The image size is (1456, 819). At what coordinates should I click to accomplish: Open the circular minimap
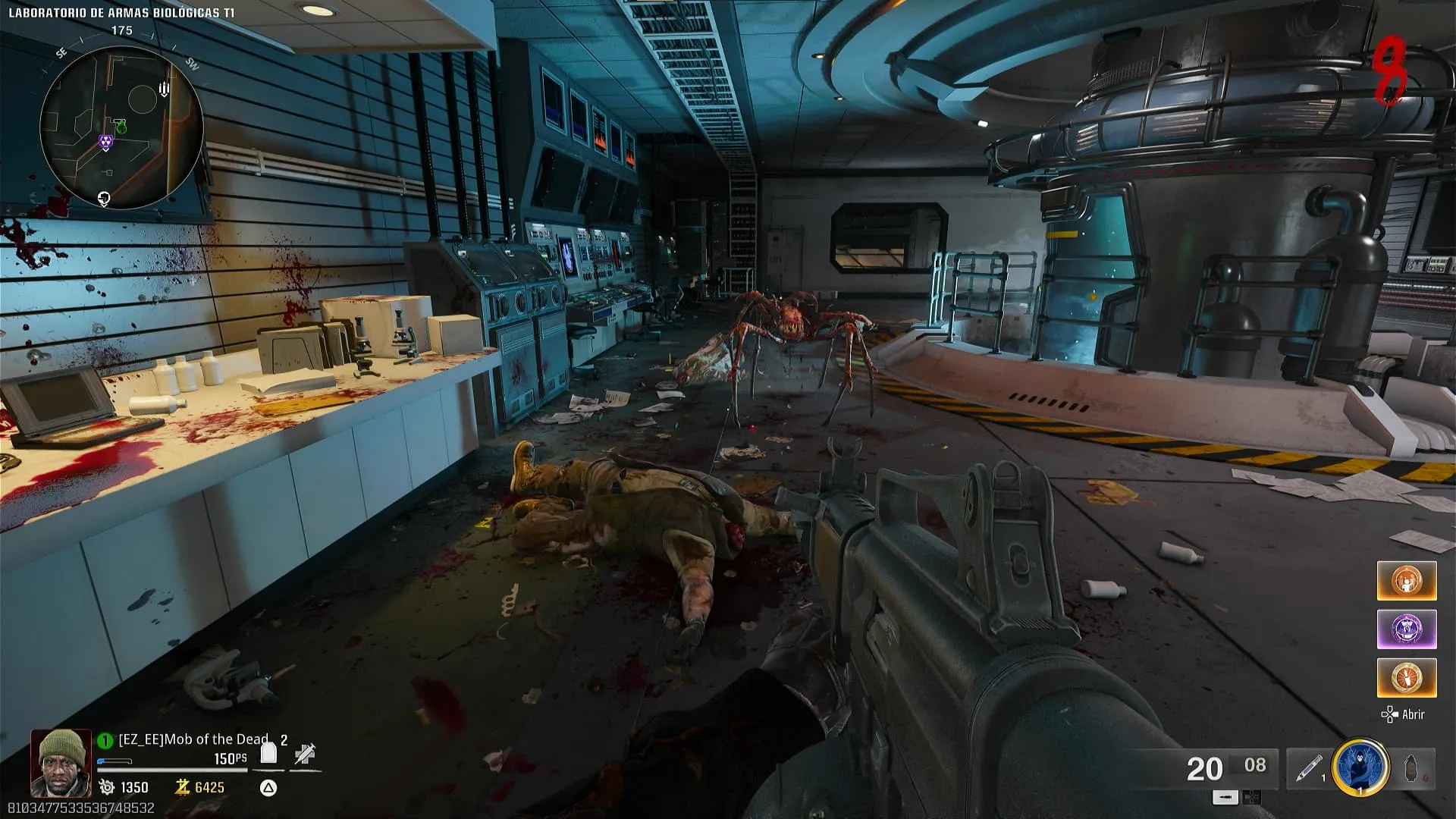(x=121, y=127)
